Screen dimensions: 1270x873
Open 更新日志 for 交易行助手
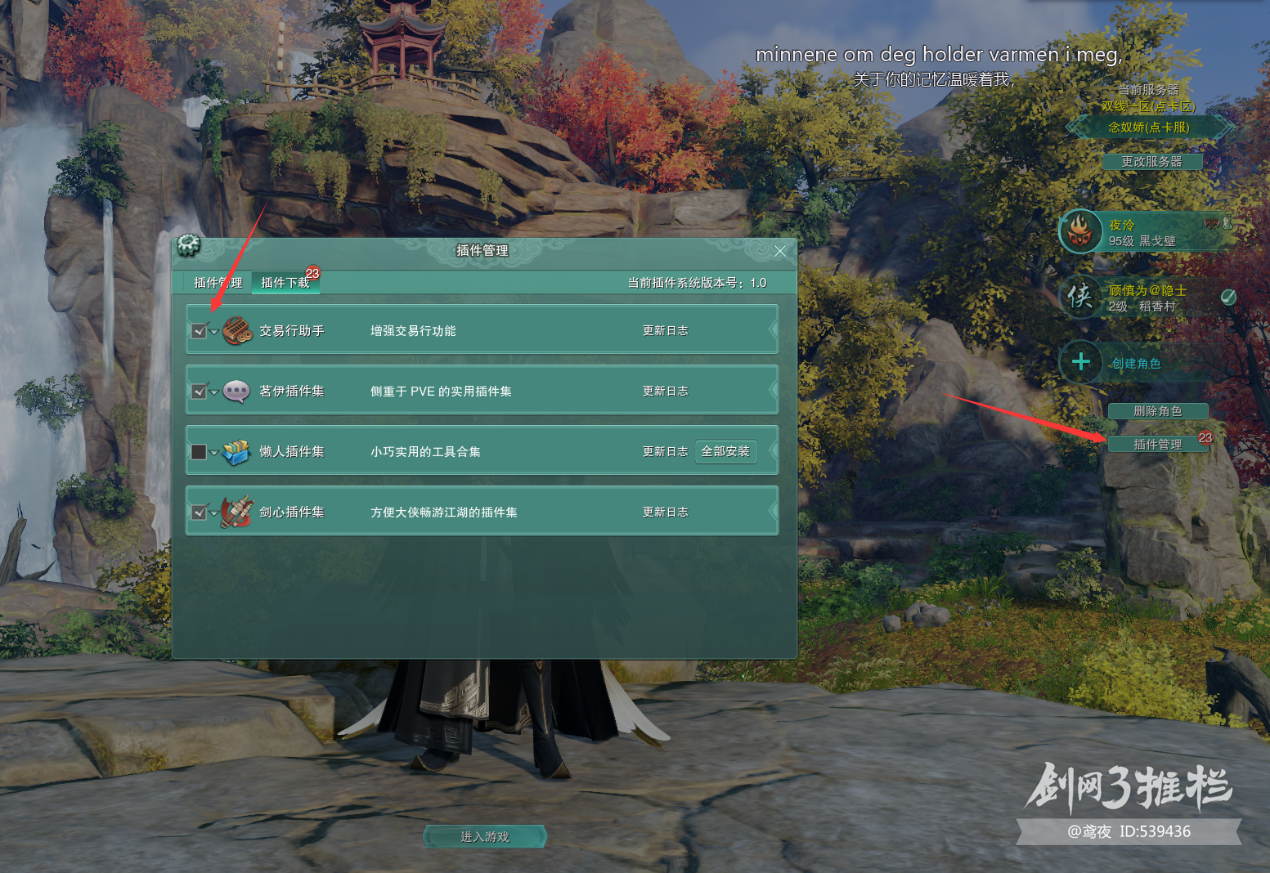click(665, 331)
